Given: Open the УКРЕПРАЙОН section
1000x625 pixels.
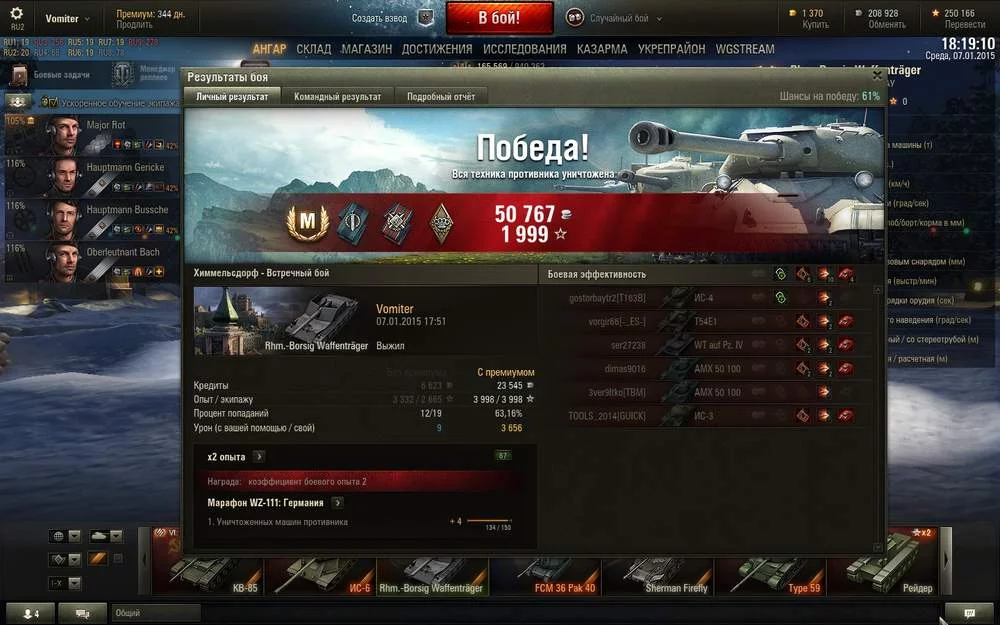Looking at the screenshot, I should [671, 49].
